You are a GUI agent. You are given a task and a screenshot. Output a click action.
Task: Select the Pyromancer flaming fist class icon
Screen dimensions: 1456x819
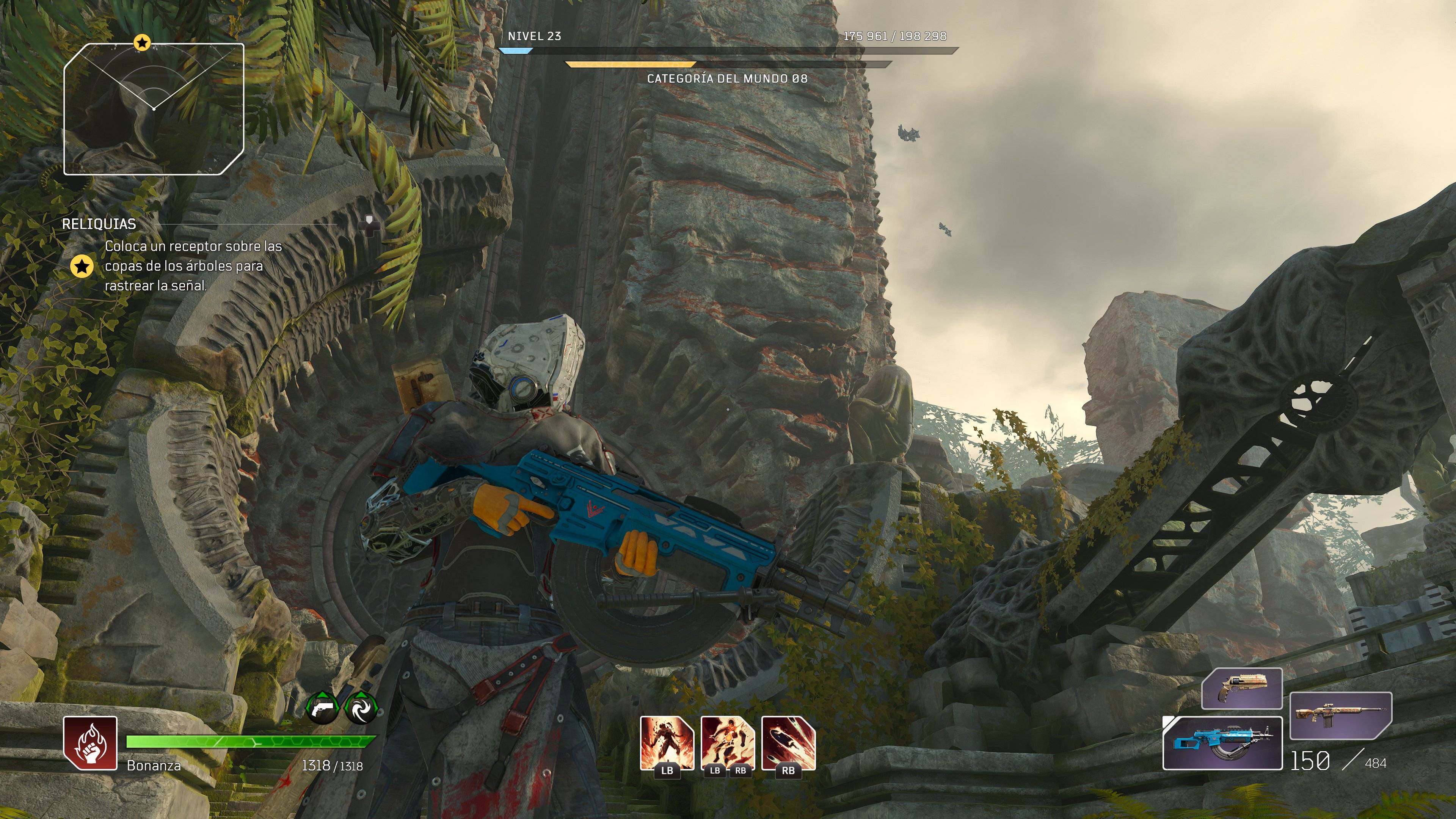tap(90, 743)
